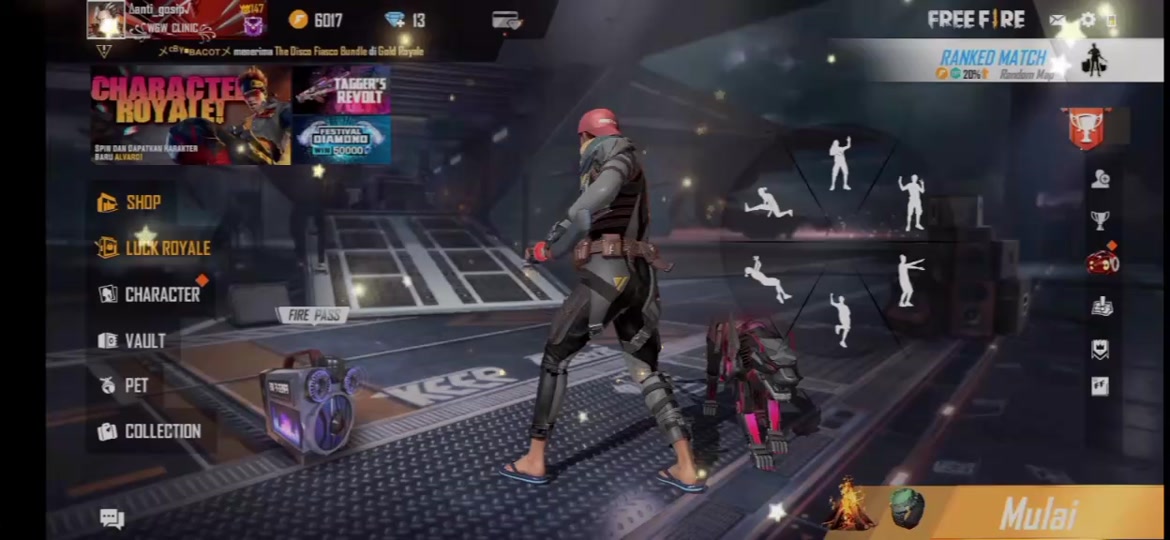Open the add friends icon
The image size is (1170, 540).
point(1100,179)
